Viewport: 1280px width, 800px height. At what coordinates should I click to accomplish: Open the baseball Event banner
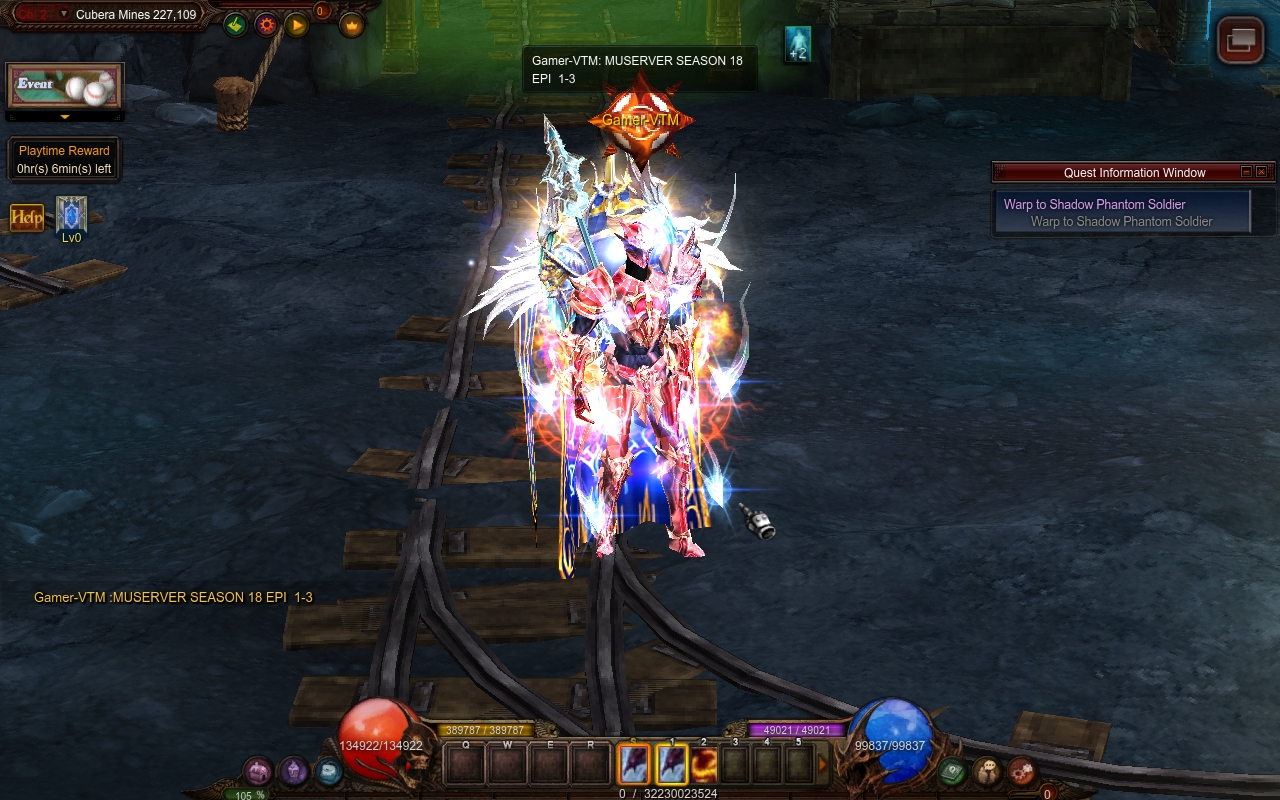[x=65, y=87]
